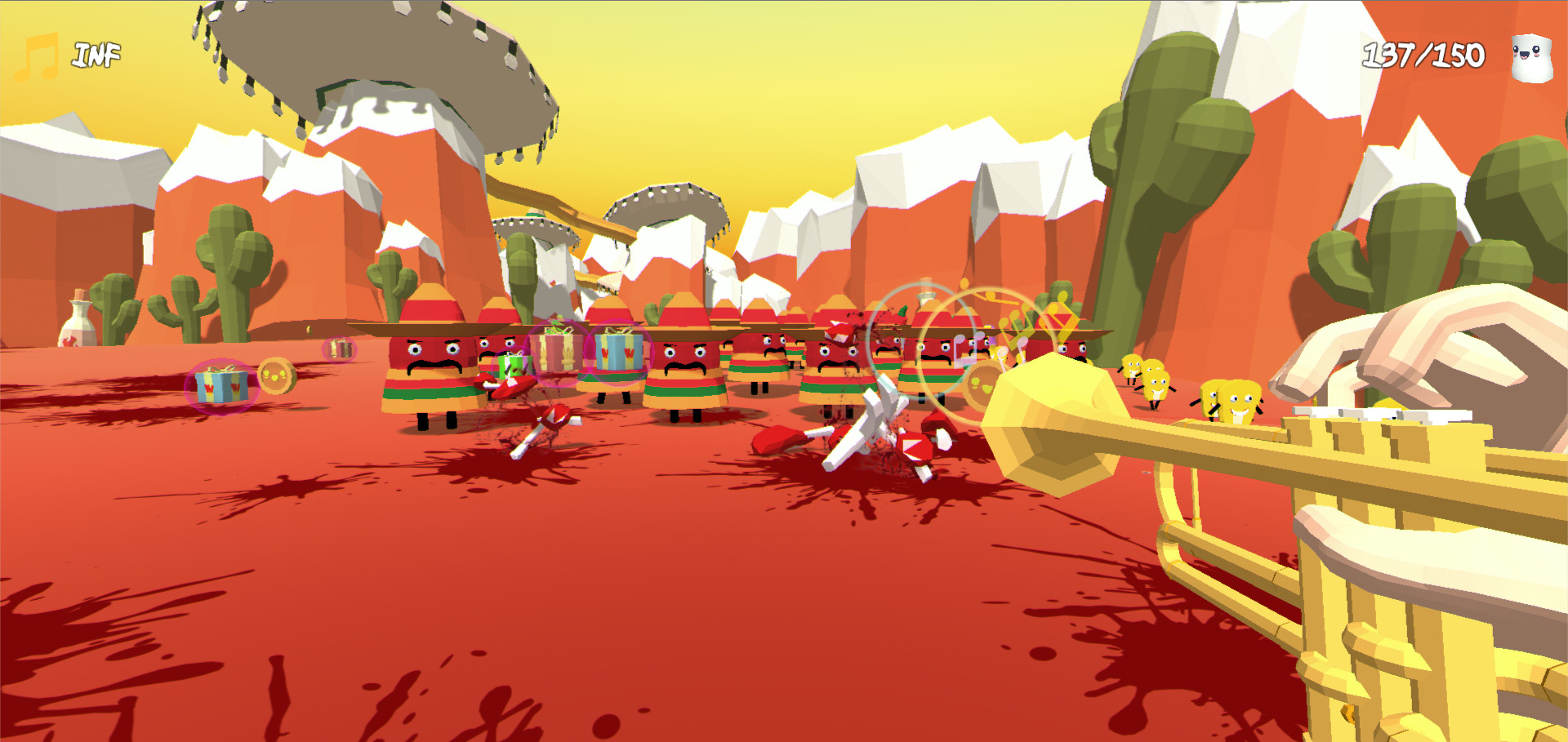
Task: Click the pink striped gift box near the crowd
Action: coord(556,353)
